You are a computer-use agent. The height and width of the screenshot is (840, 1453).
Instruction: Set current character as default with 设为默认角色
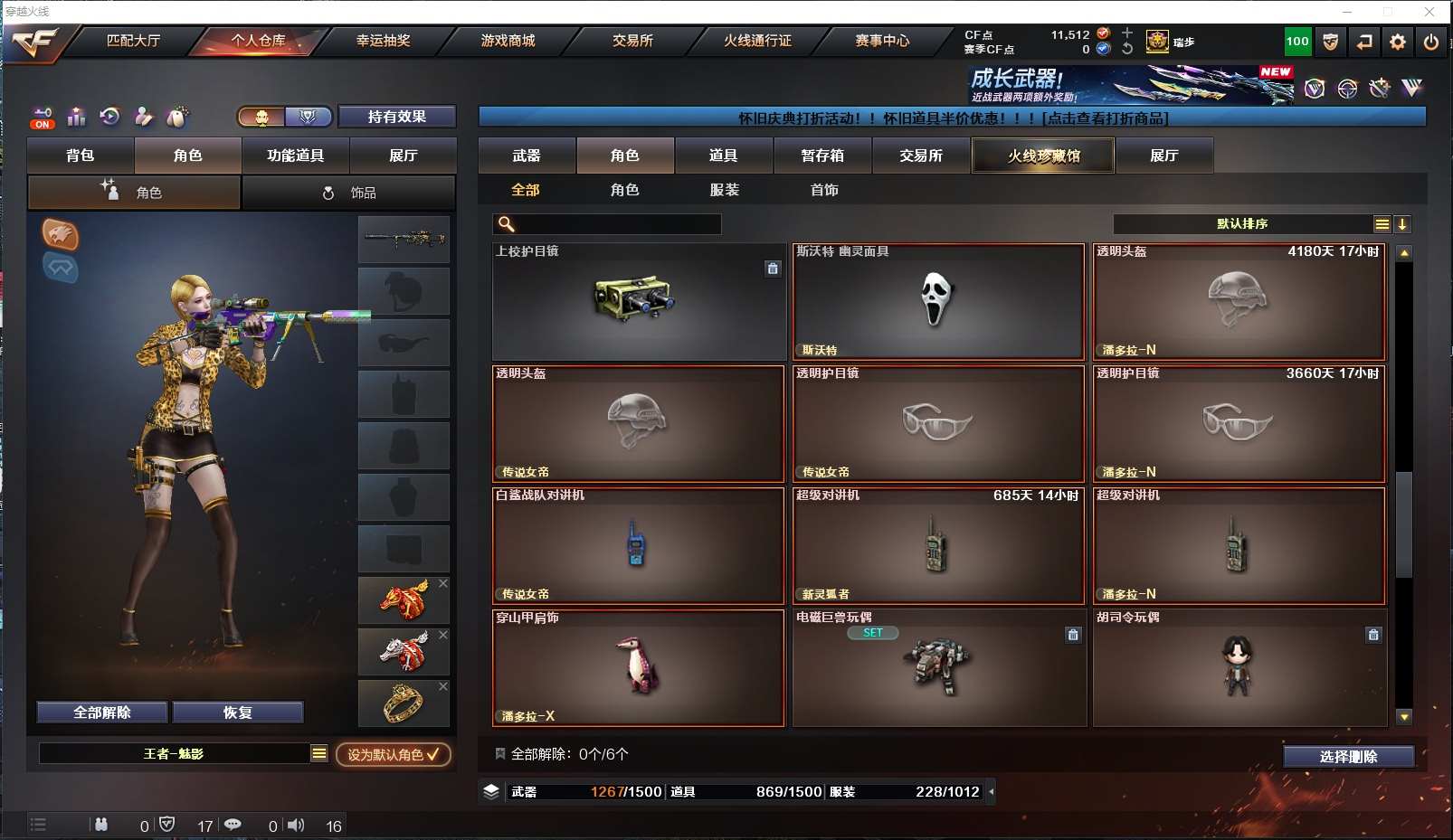(393, 754)
